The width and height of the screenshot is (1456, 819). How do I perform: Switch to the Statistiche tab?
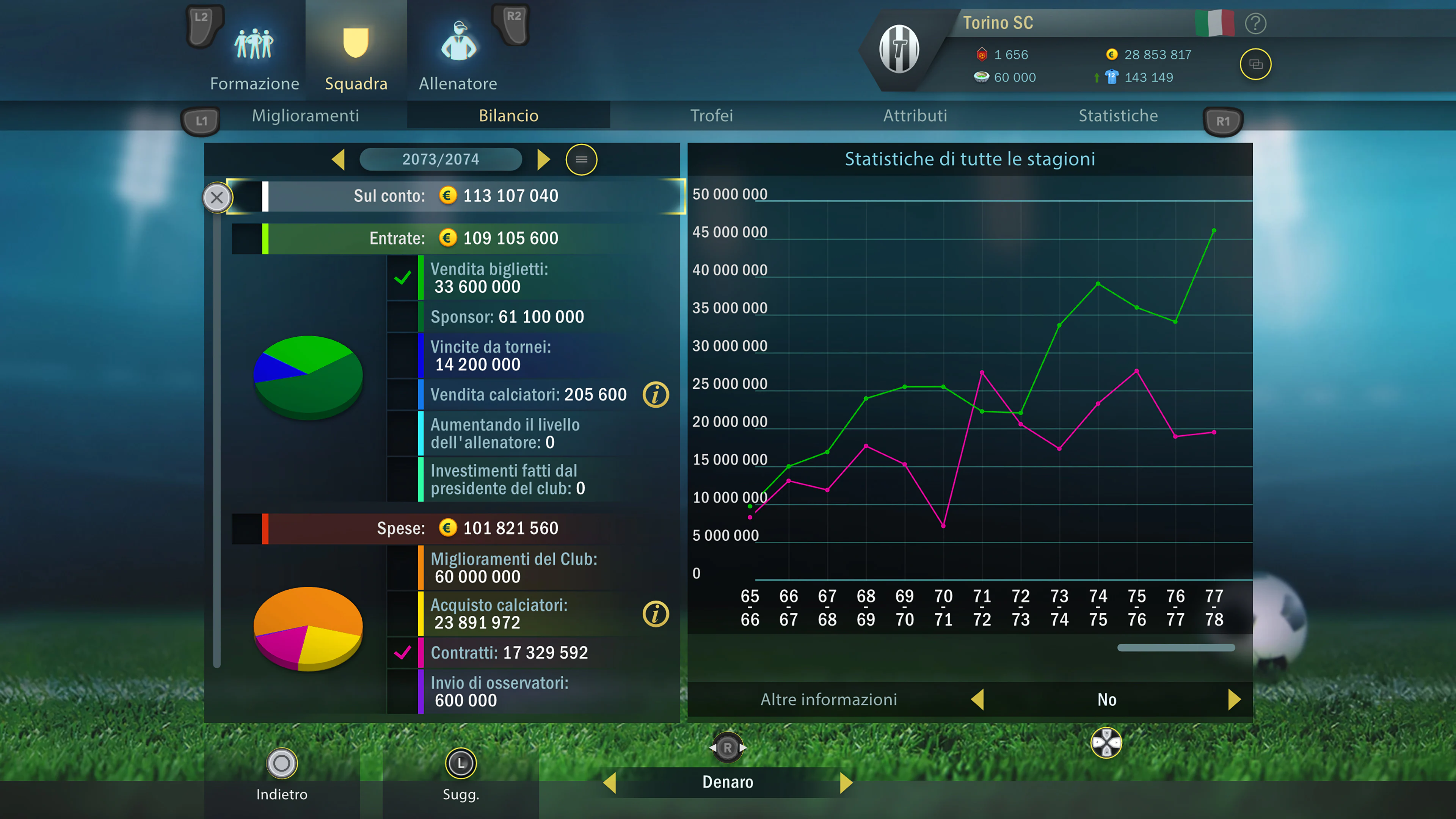(1118, 116)
